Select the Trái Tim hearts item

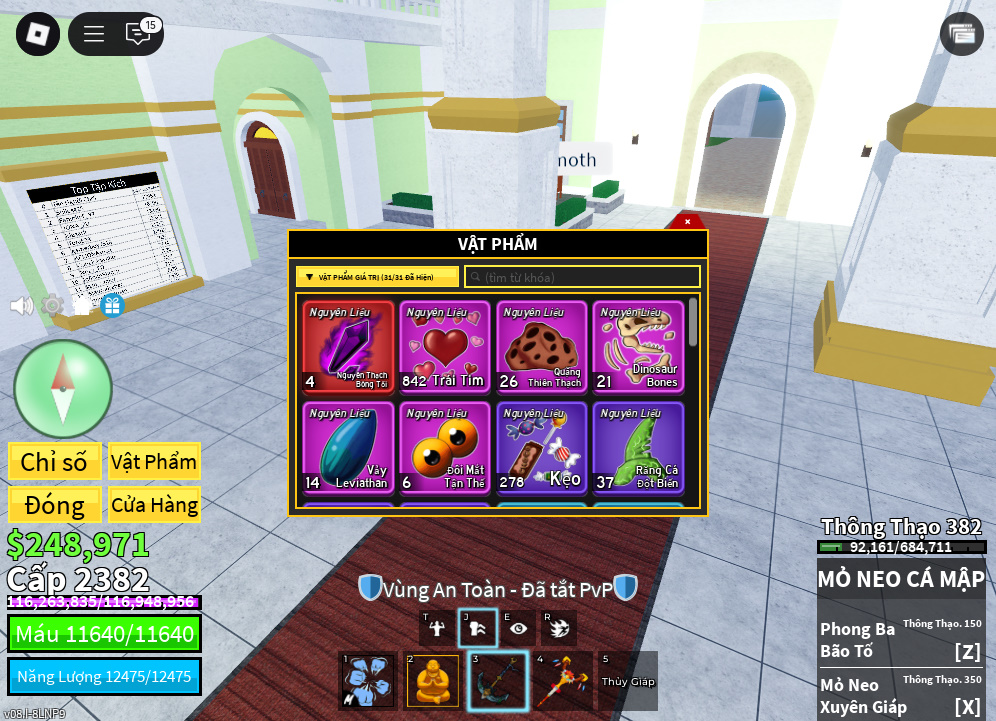[x=445, y=346]
